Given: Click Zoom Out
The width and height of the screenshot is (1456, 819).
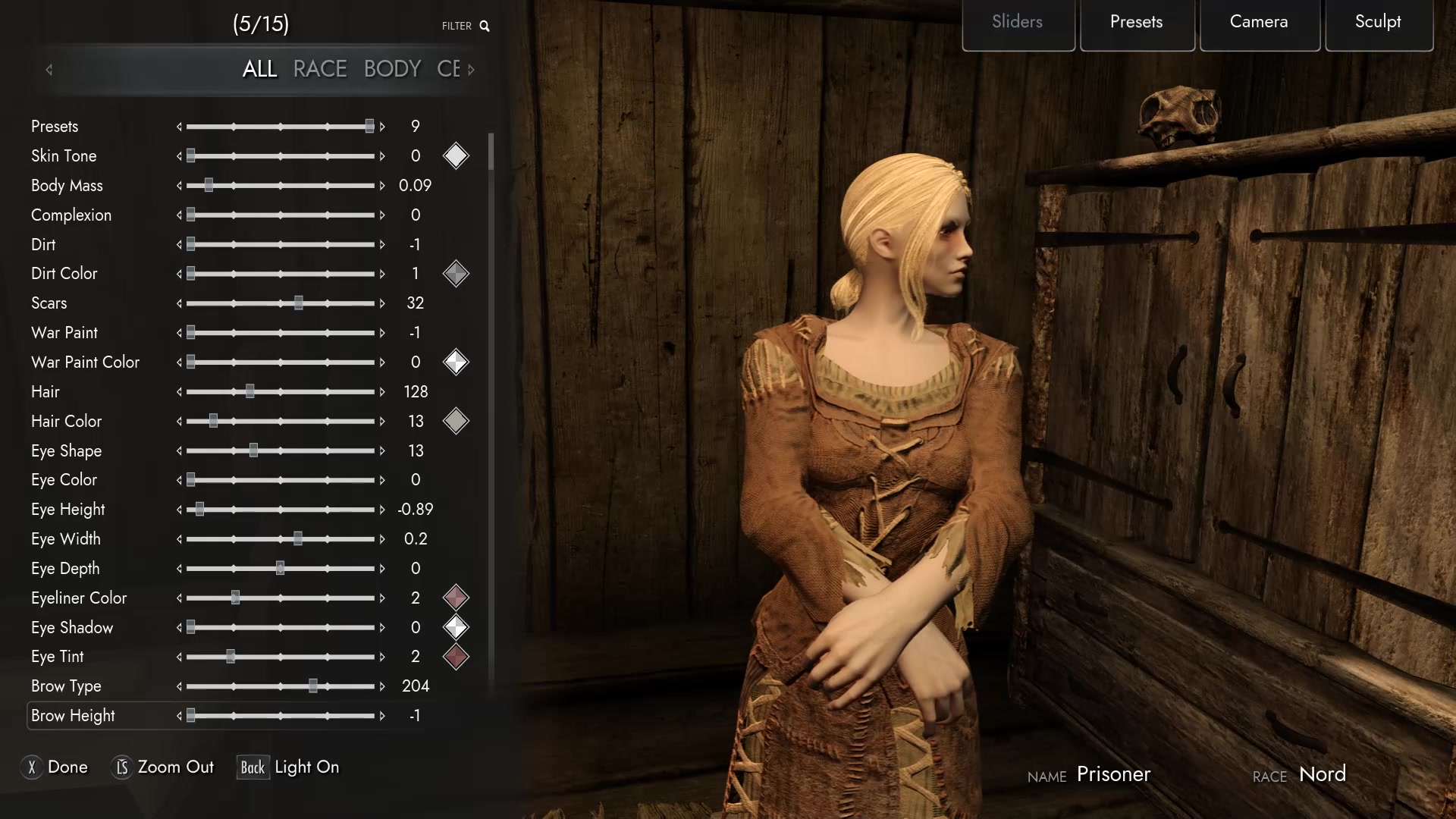Looking at the screenshot, I should [x=175, y=767].
